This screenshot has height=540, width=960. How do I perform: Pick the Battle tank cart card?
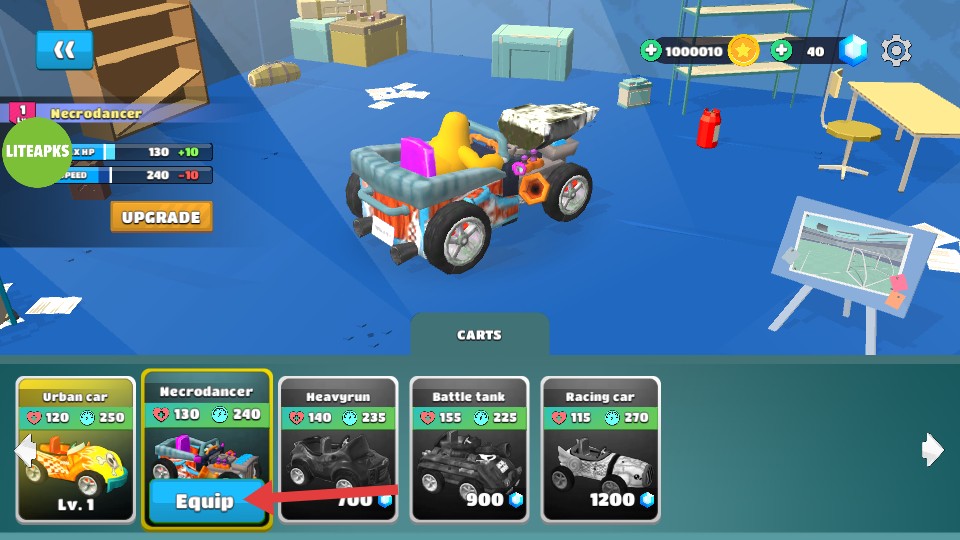(x=469, y=450)
